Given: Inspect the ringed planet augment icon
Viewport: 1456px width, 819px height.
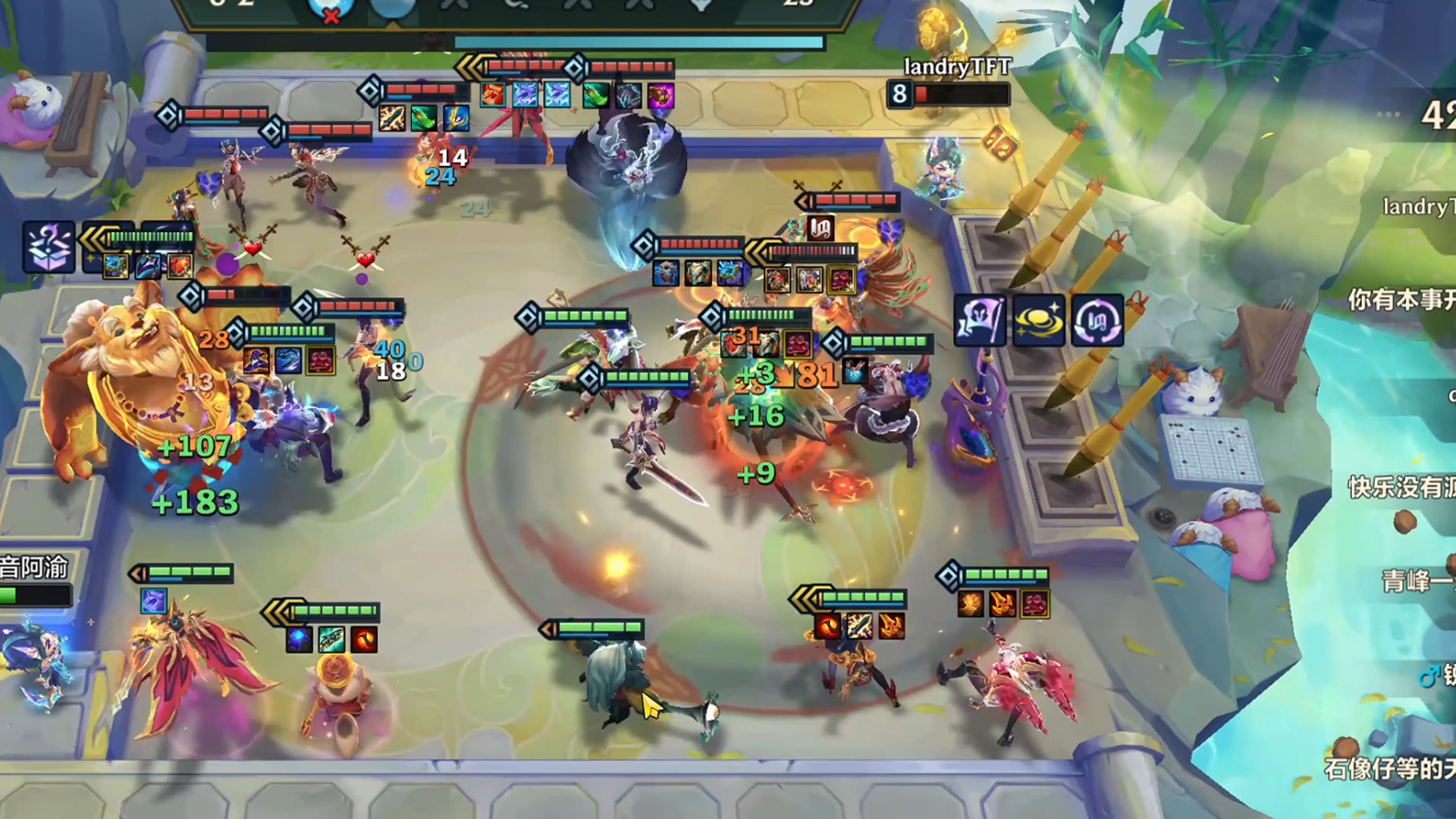Looking at the screenshot, I should 1038,320.
